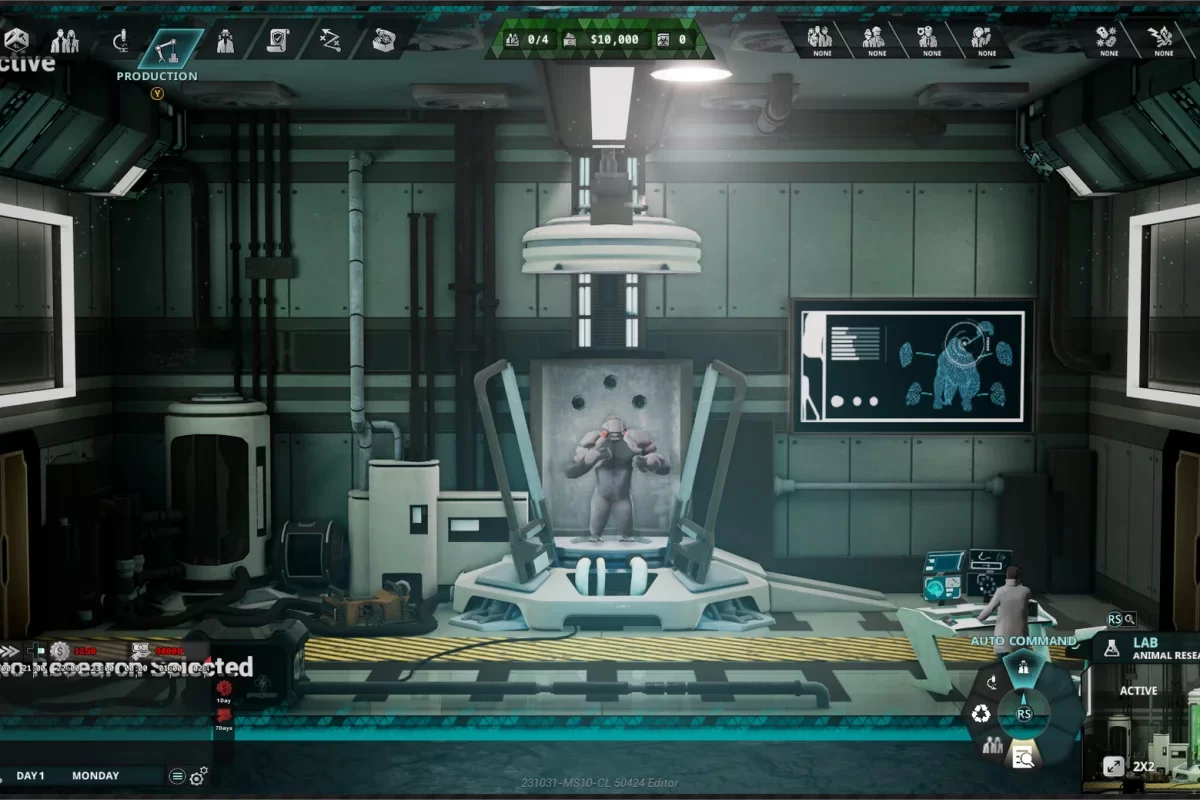Select the document search radial option
The width and height of the screenshot is (1200, 800).
point(1023,757)
